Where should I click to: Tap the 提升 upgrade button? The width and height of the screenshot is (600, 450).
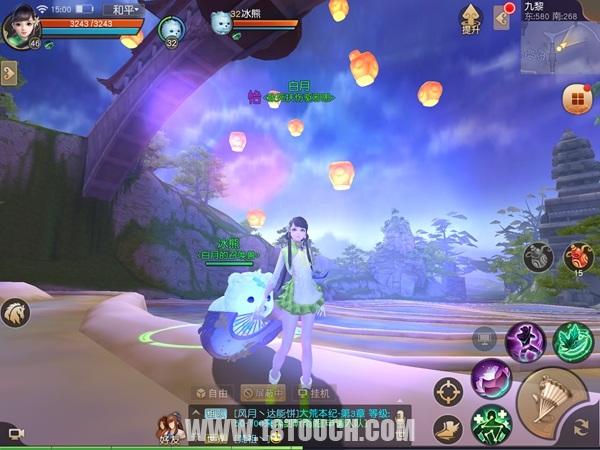[x=470, y=18]
